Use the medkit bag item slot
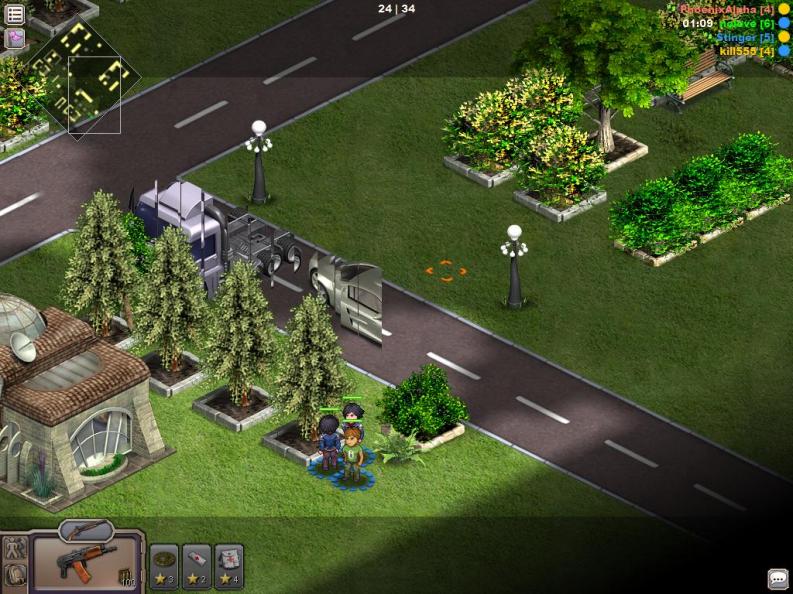The image size is (793, 594). 229,566
